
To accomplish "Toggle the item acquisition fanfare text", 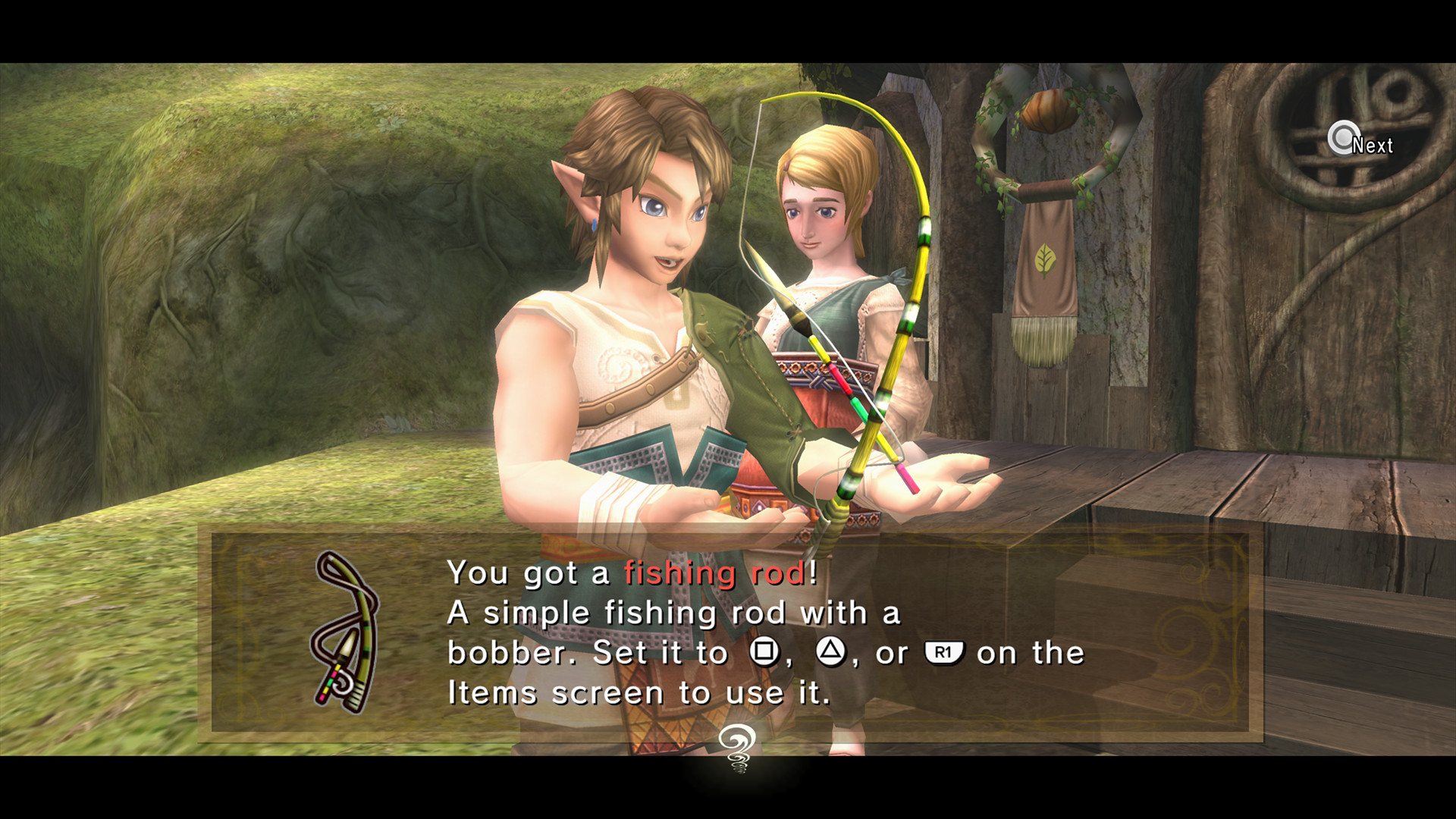I will point(629,573).
